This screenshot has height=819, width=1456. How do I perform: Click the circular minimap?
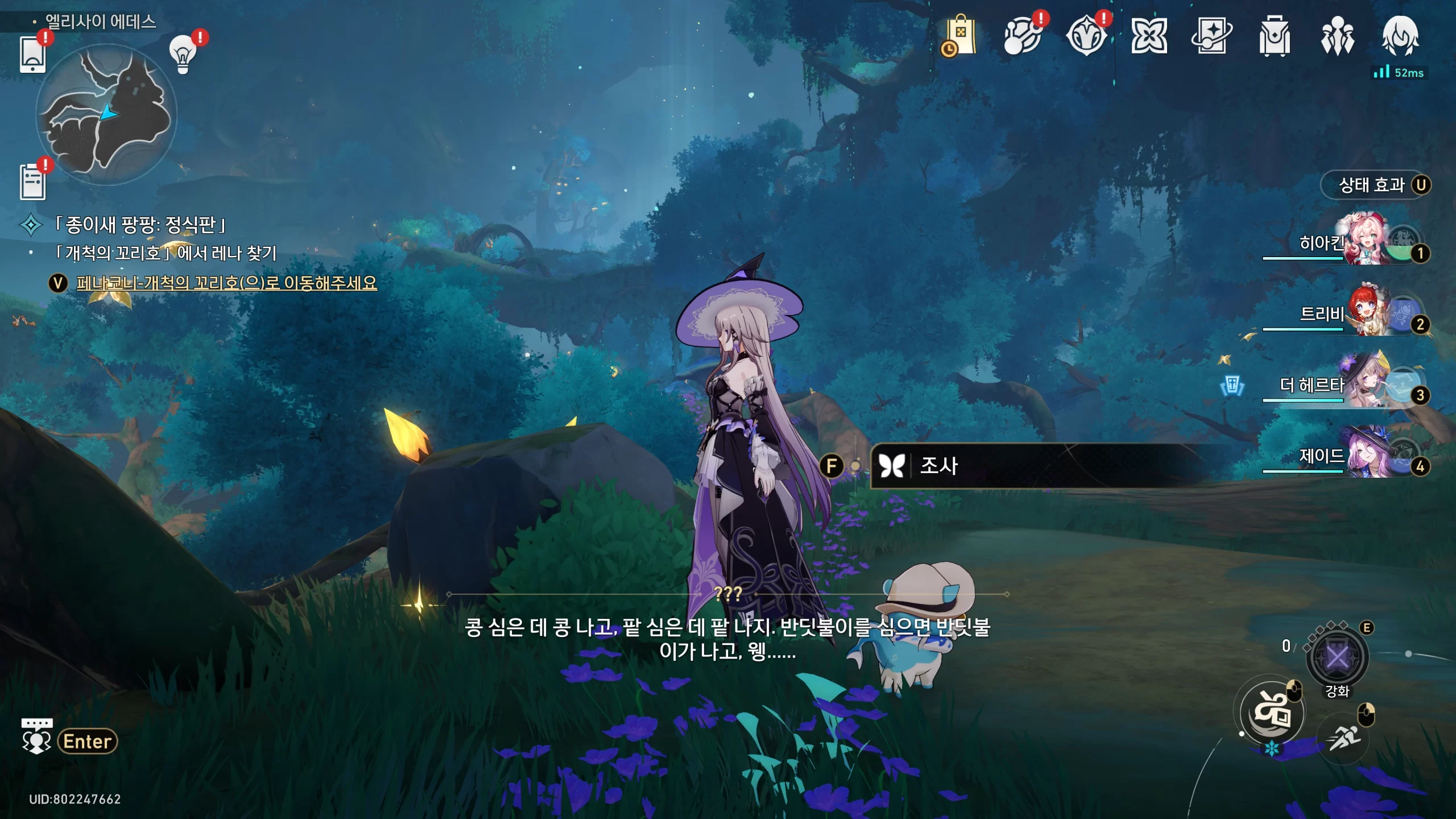tap(106, 114)
